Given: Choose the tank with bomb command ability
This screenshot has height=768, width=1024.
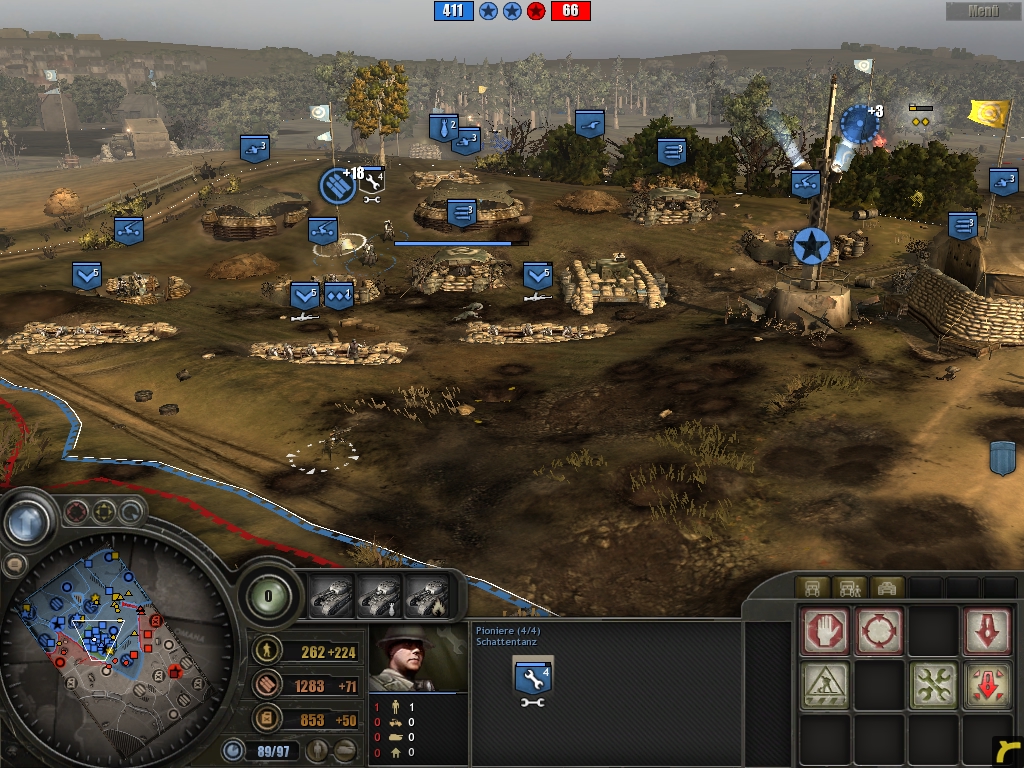Looking at the screenshot, I should tap(380, 597).
